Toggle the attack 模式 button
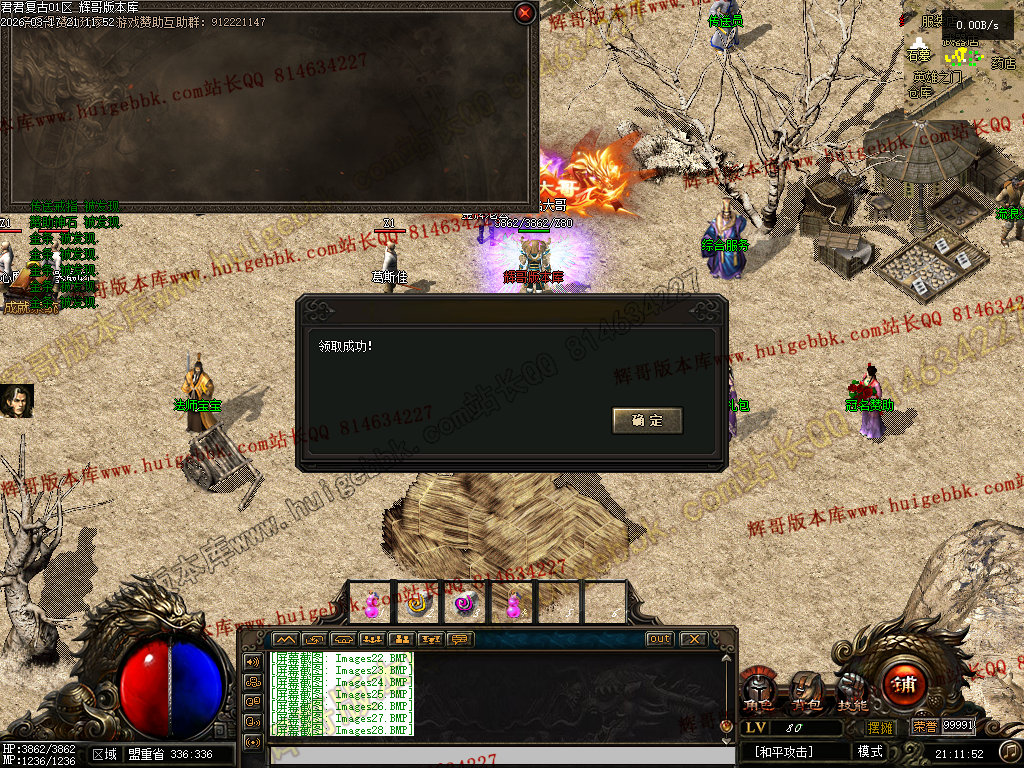The image size is (1024, 768). click(870, 752)
